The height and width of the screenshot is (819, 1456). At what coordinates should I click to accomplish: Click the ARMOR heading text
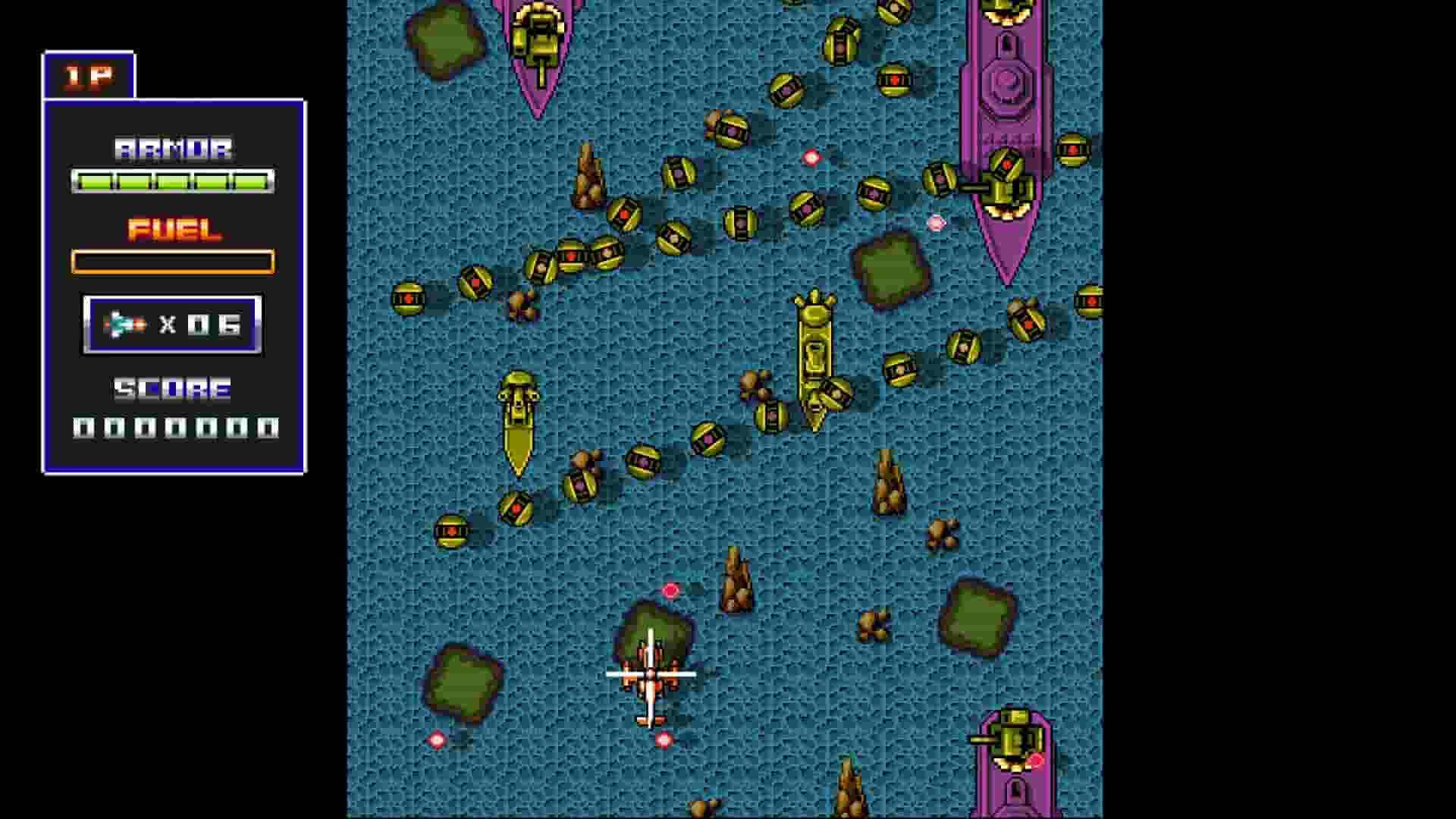[173, 149]
